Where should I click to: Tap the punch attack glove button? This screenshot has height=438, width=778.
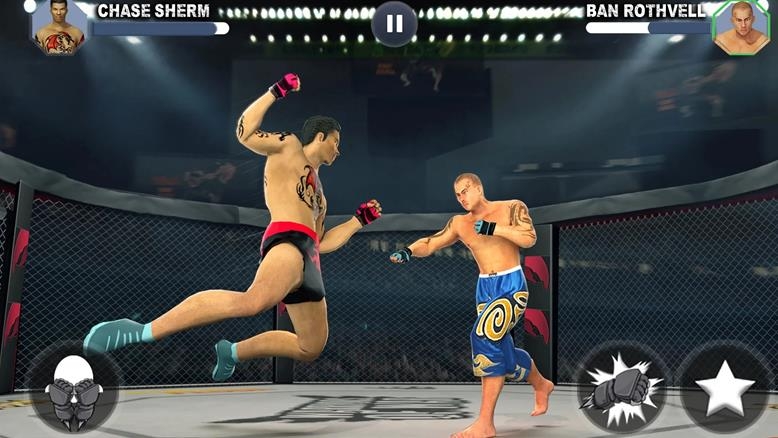pyautogui.click(x=622, y=388)
